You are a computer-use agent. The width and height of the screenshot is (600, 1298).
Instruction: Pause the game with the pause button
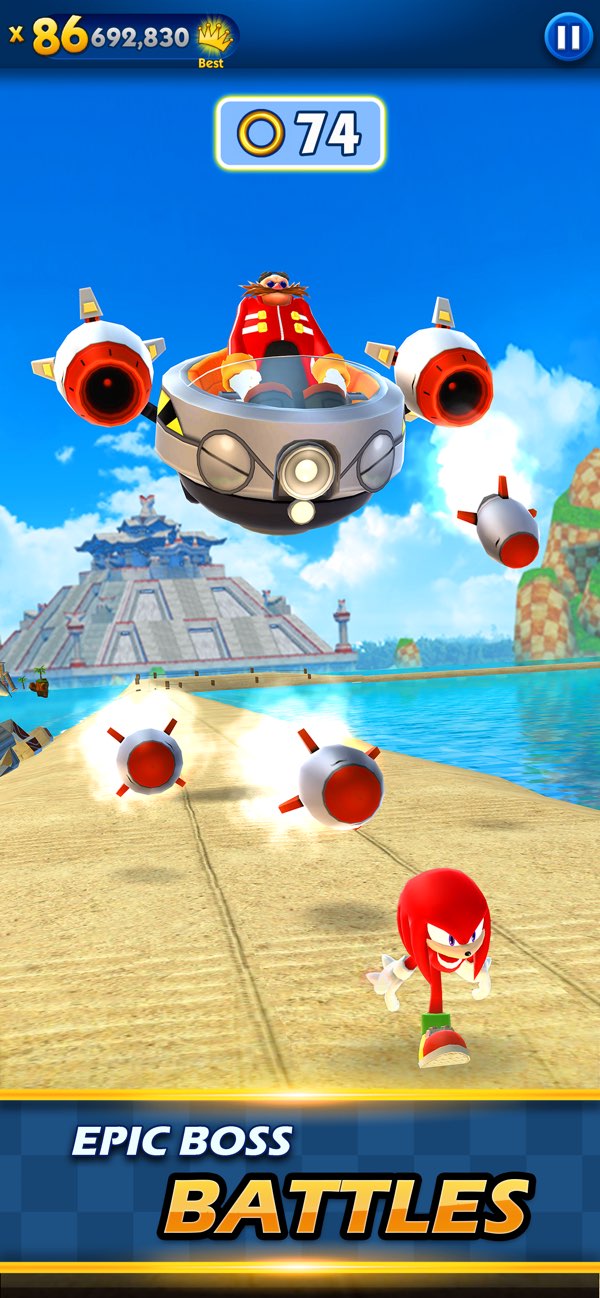point(567,38)
